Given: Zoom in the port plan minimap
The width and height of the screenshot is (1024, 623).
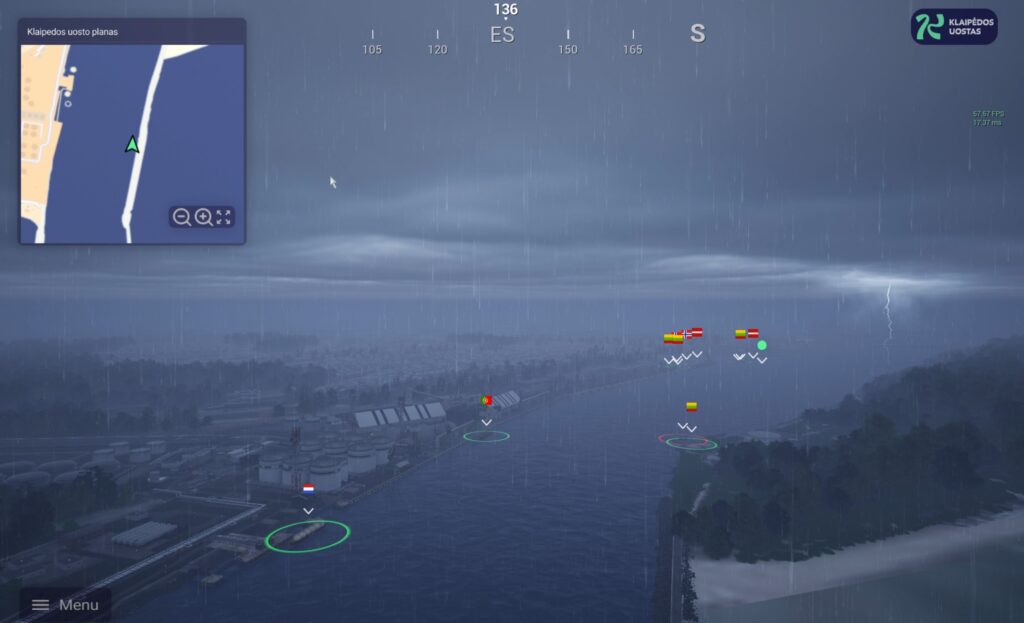Looking at the screenshot, I should click(203, 217).
